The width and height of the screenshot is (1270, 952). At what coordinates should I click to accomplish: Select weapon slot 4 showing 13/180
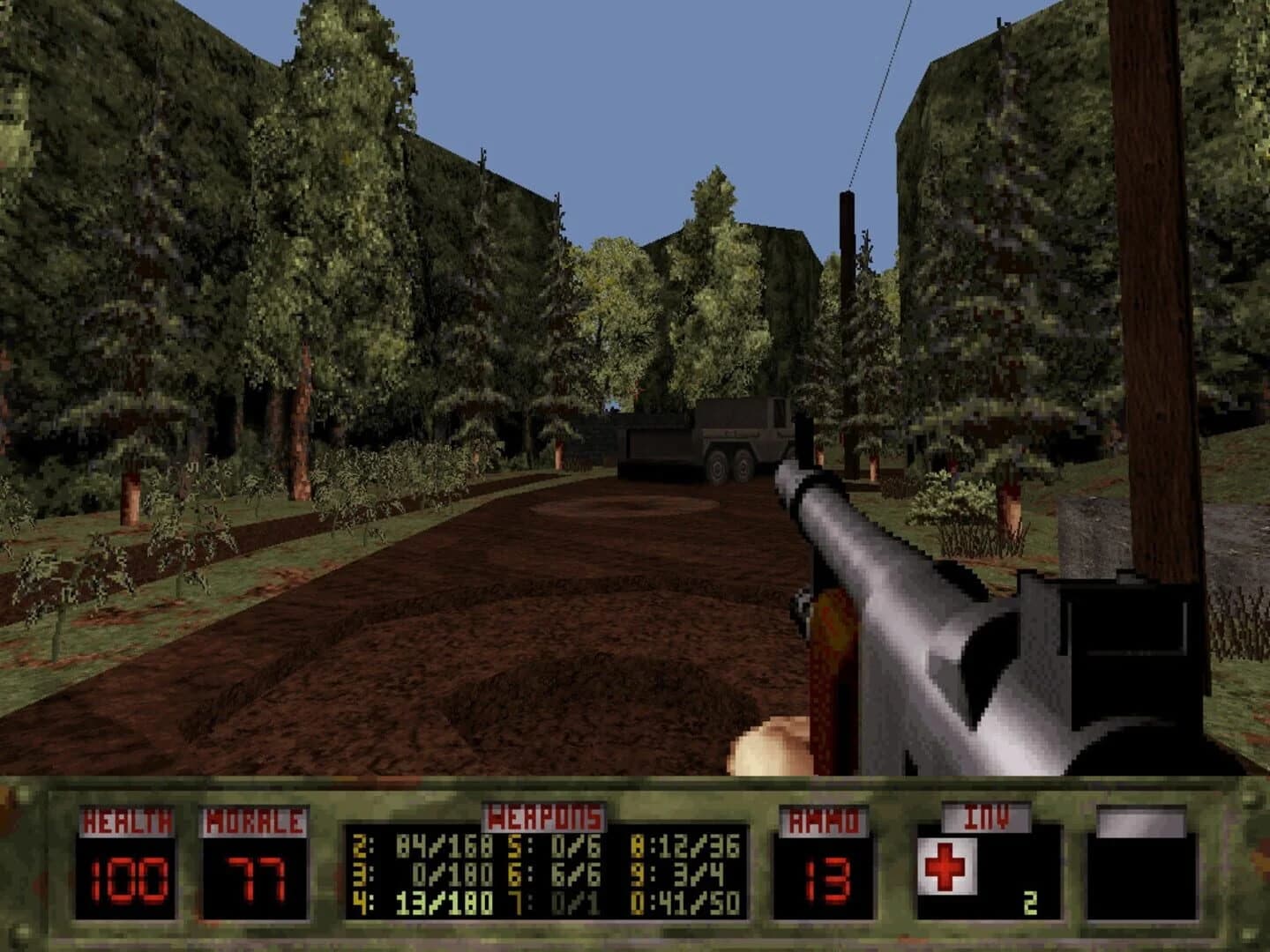(x=423, y=903)
